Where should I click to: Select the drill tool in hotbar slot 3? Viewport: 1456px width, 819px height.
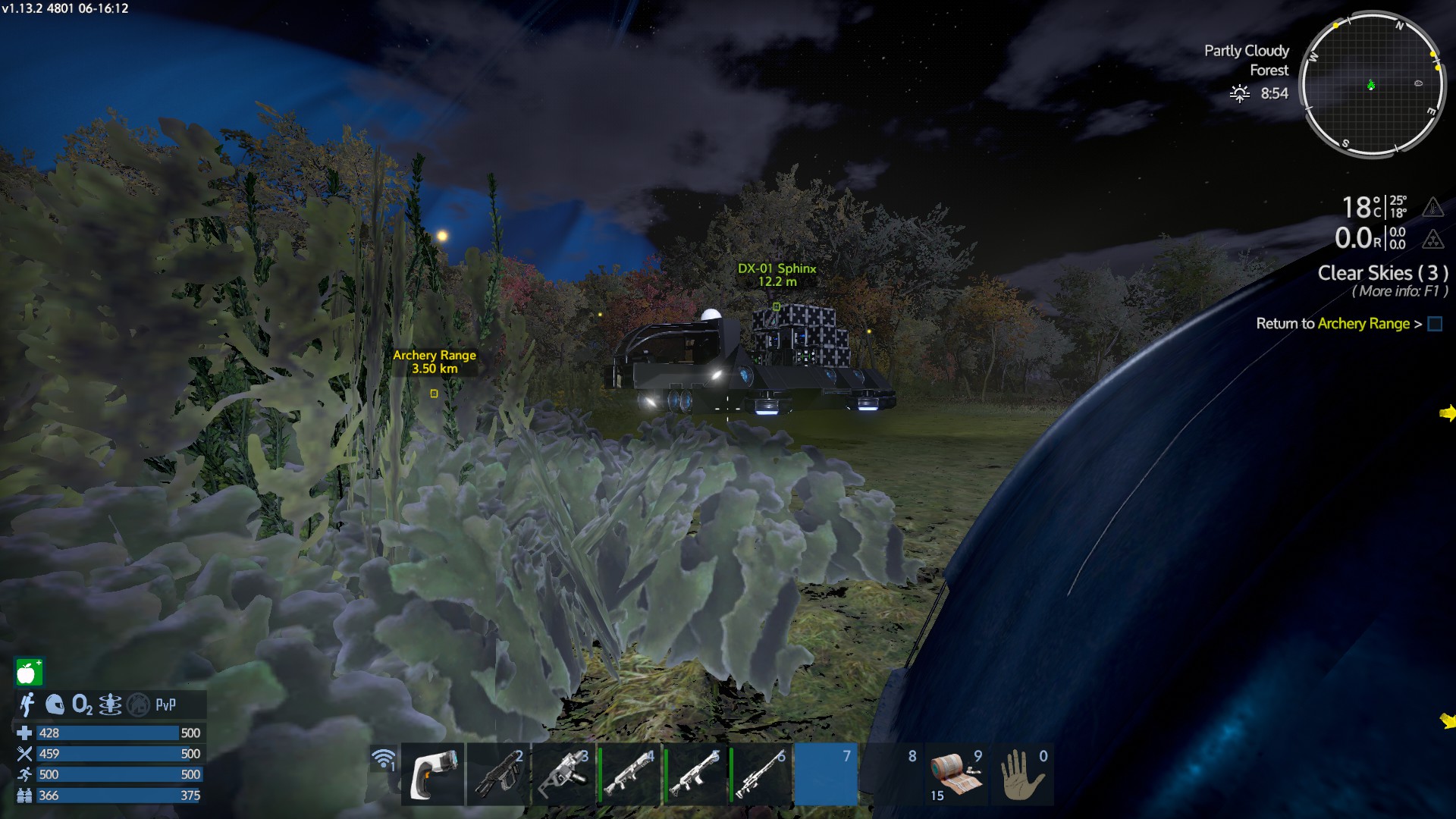click(563, 774)
